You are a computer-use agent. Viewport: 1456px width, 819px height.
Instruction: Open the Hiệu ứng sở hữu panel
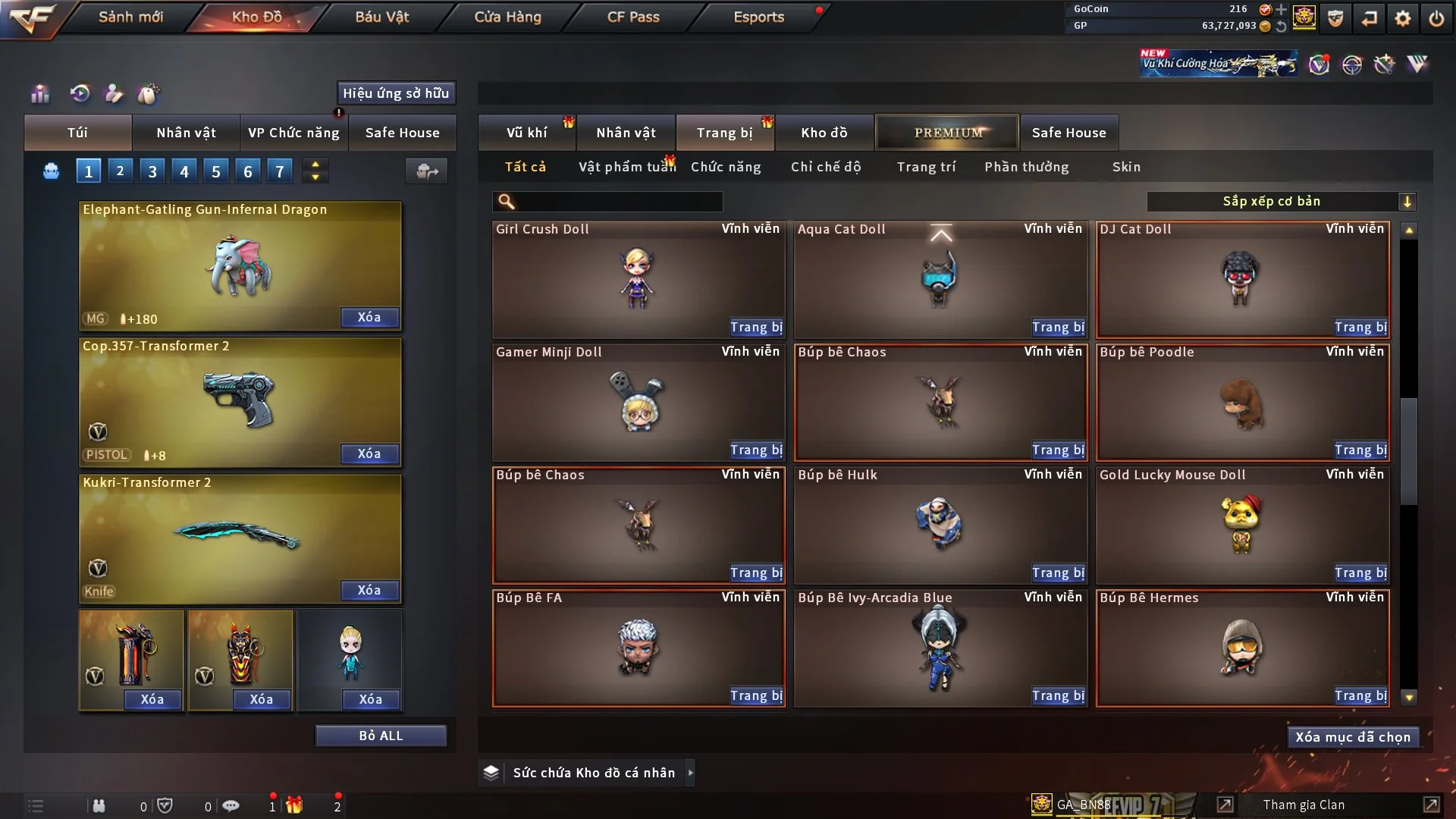[x=396, y=93]
